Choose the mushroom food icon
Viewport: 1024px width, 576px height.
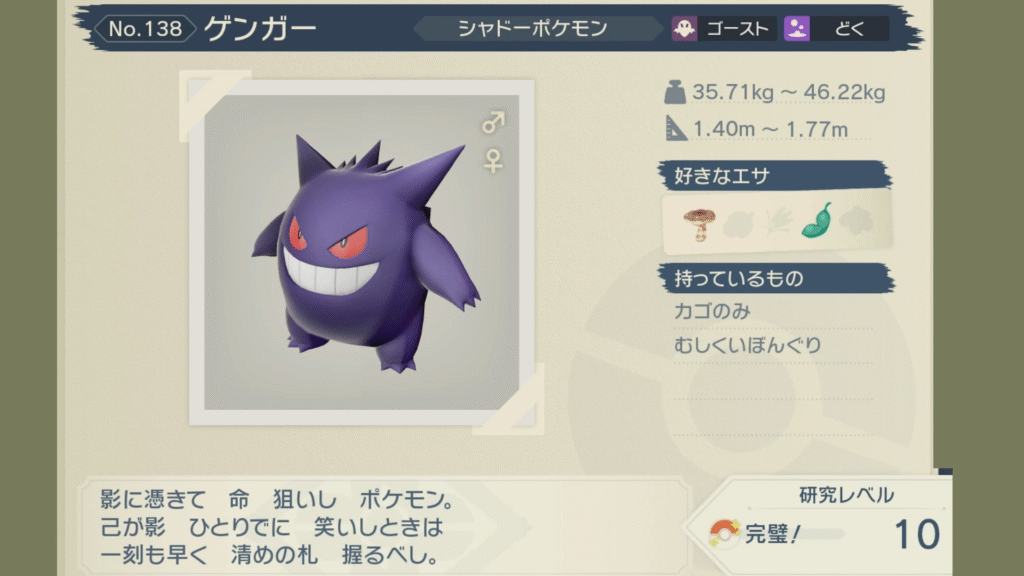(696, 222)
